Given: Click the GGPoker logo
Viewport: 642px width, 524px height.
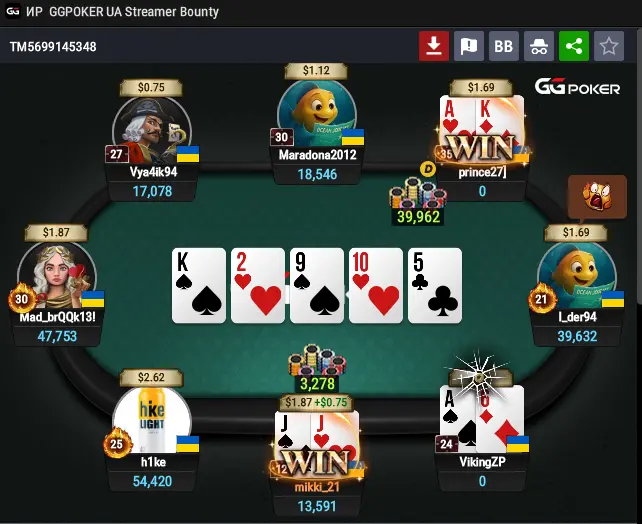Looking at the screenshot, I should (577, 87).
